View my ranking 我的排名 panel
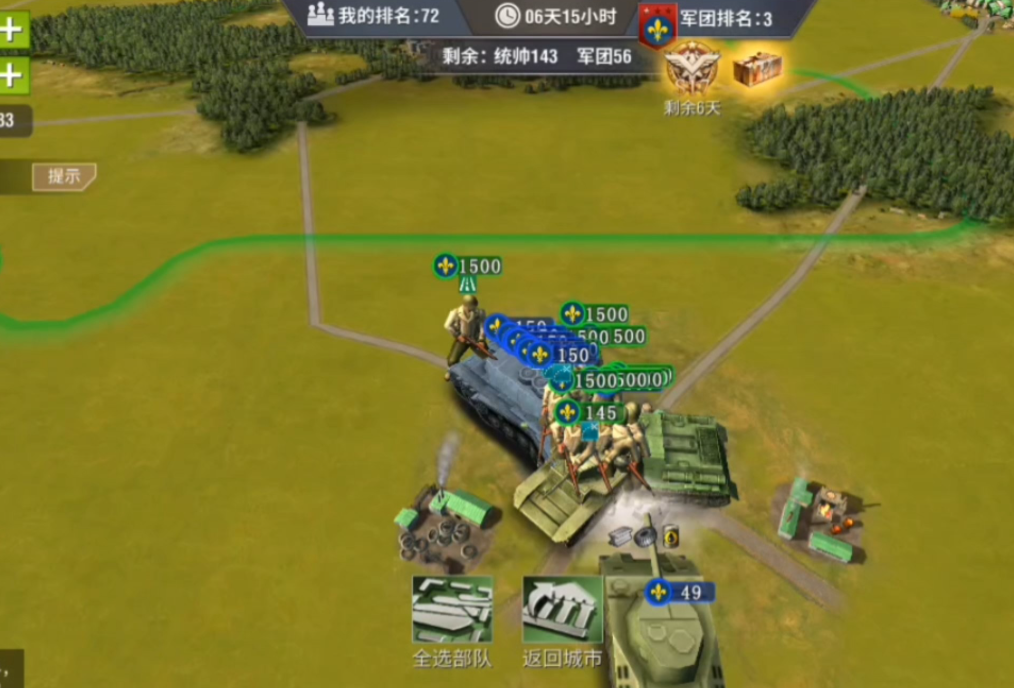This screenshot has width=1014, height=688. [374, 17]
